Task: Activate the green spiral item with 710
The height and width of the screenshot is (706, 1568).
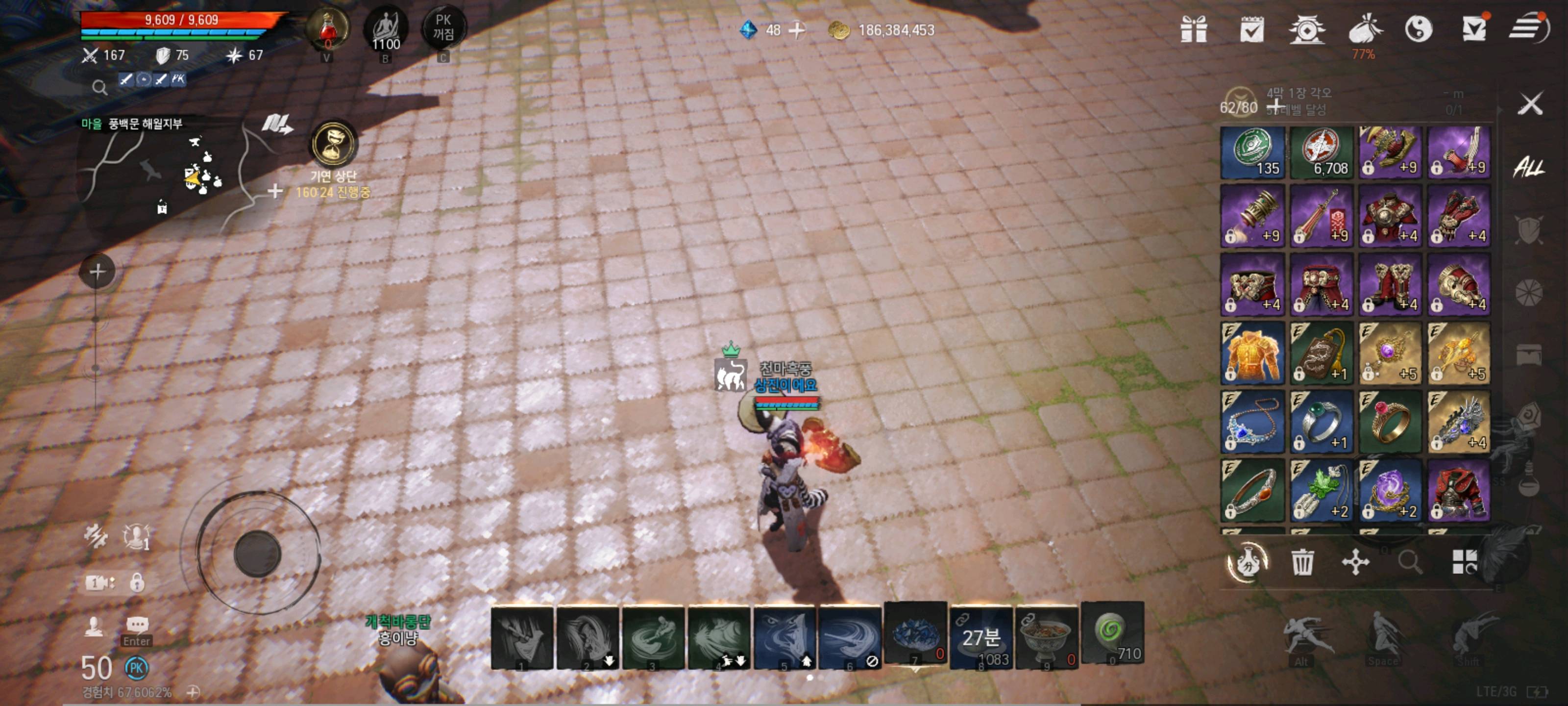Action: pyautogui.click(x=1112, y=635)
